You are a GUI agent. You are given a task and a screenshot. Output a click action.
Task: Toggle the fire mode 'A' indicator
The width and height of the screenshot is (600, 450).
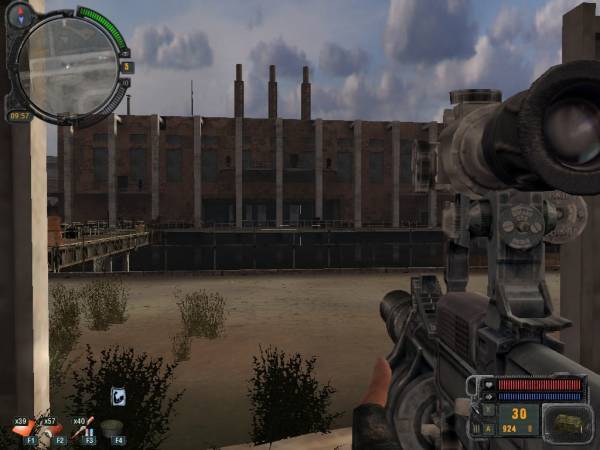point(490,428)
